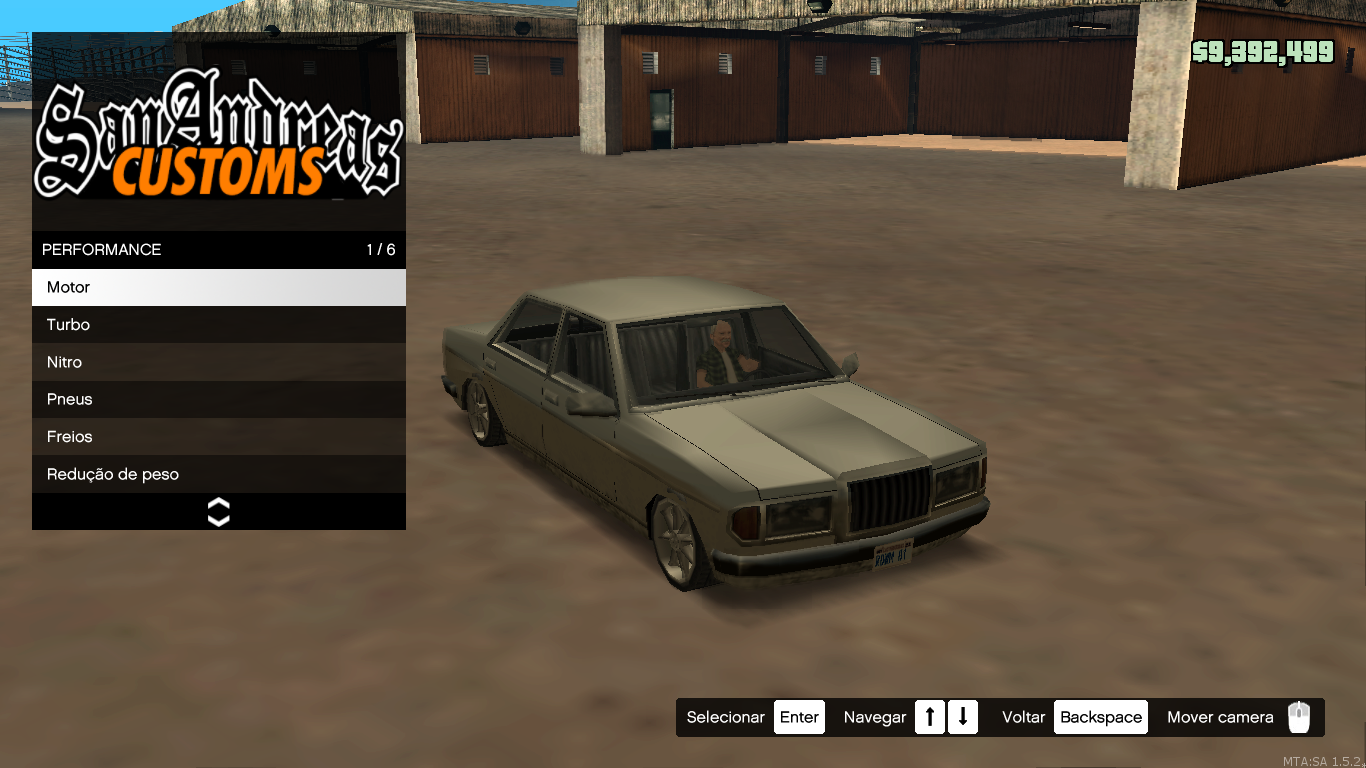
Task: Select the Motor performance upgrade
Action: (x=218, y=287)
